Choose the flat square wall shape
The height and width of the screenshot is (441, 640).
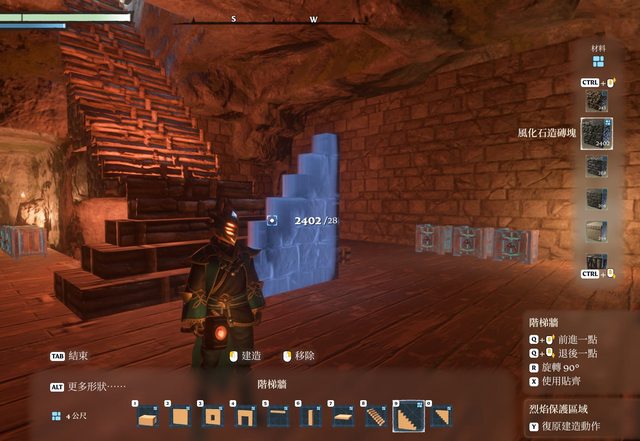tap(181, 415)
